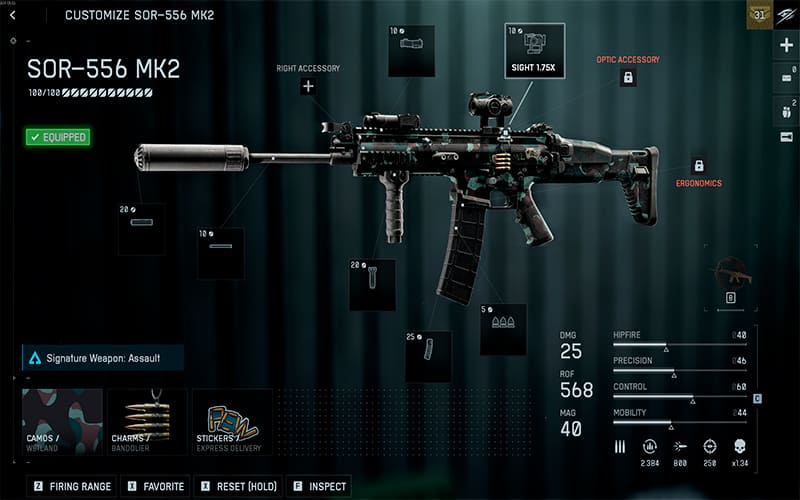Add a Right Accessory attachment

(x=308, y=87)
